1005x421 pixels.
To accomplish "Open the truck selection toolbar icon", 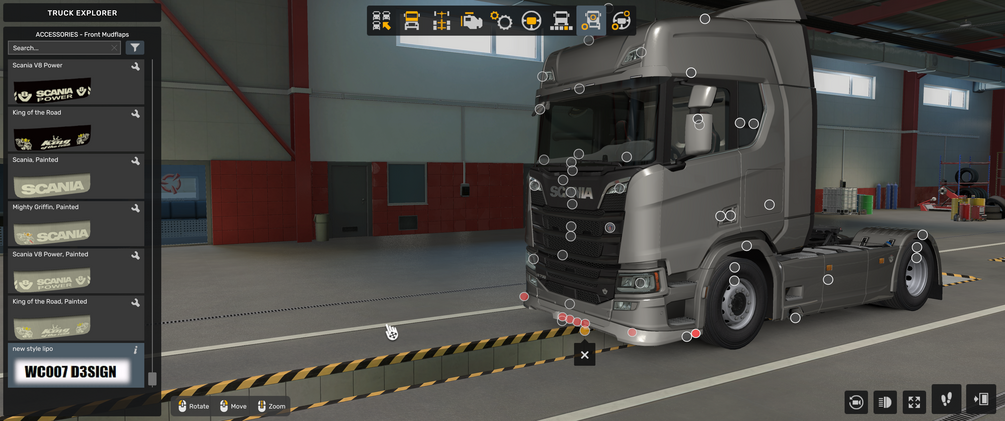I will click(x=381, y=21).
